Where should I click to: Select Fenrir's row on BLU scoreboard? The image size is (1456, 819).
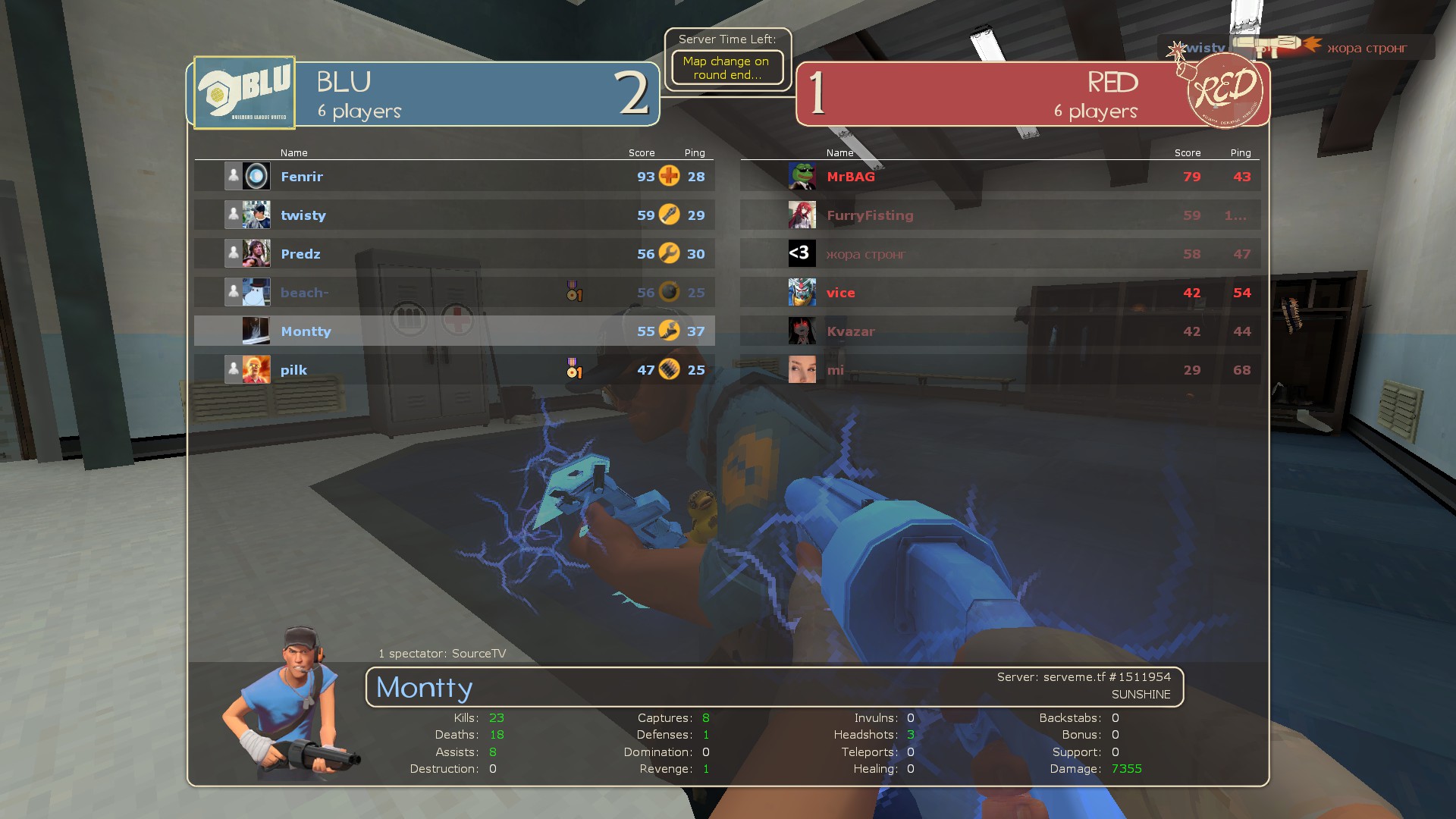[453, 177]
